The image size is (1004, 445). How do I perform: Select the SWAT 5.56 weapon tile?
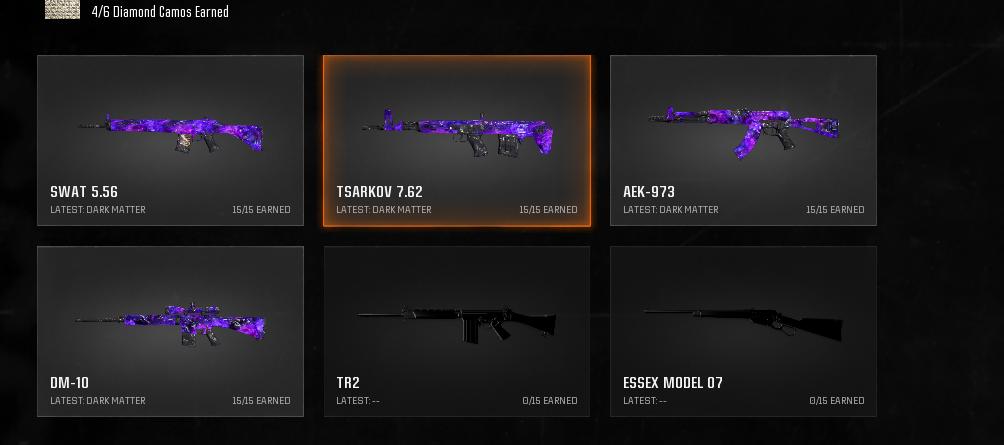pyautogui.click(x=170, y=140)
